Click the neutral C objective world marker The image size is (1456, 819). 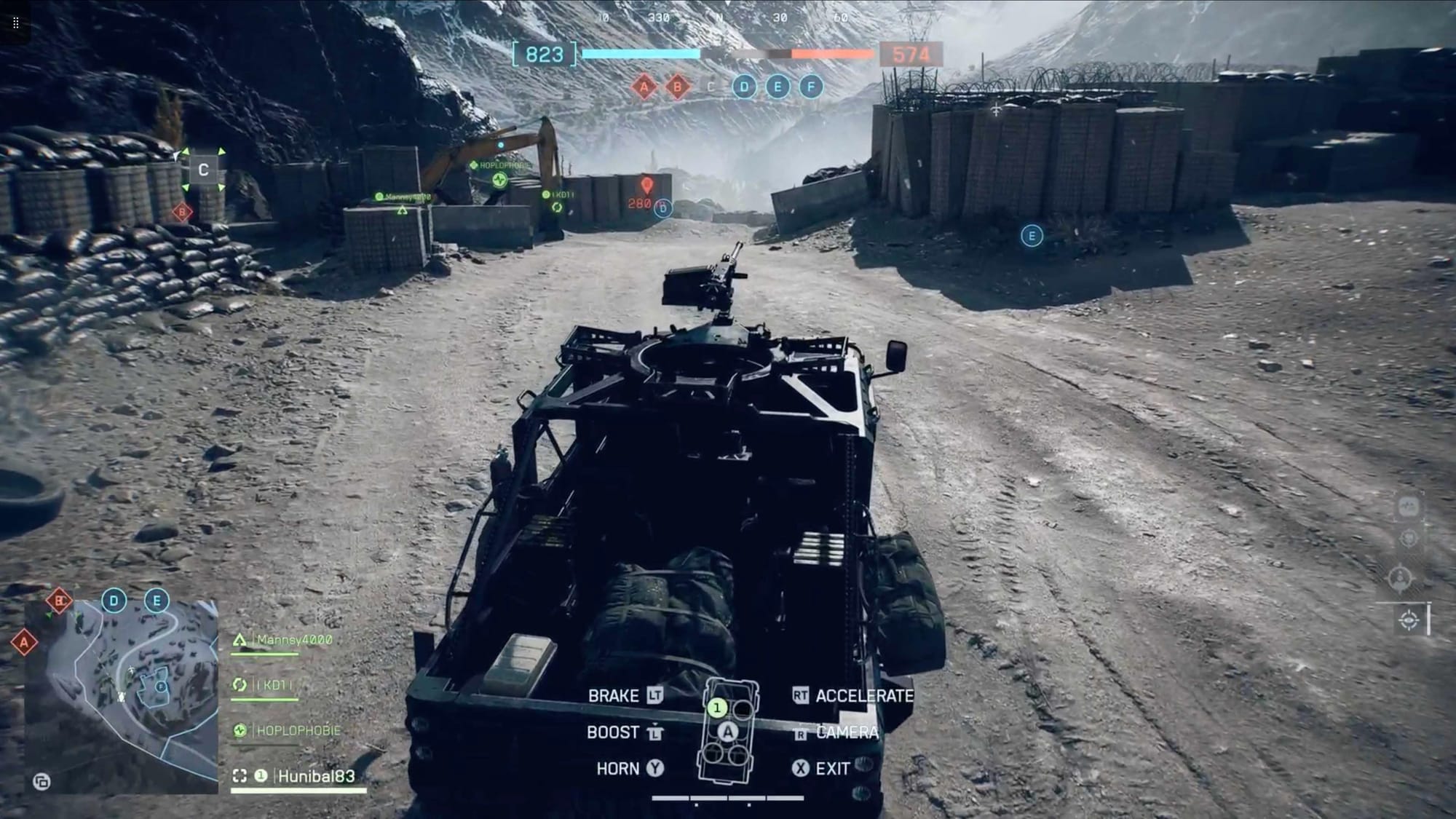pos(204,170)
